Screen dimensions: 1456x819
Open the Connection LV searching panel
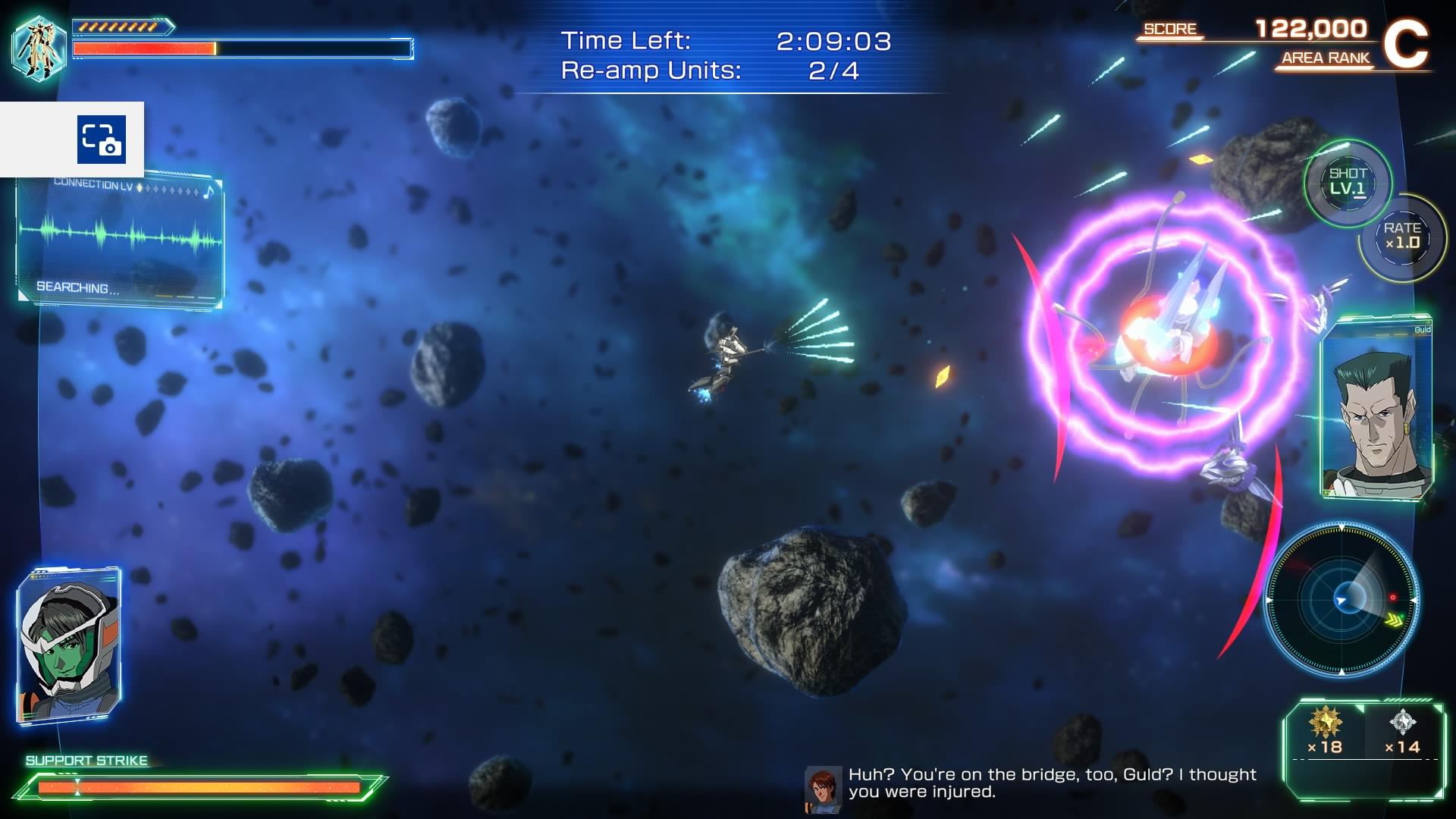pyautogui.click(x=120, y=241)
